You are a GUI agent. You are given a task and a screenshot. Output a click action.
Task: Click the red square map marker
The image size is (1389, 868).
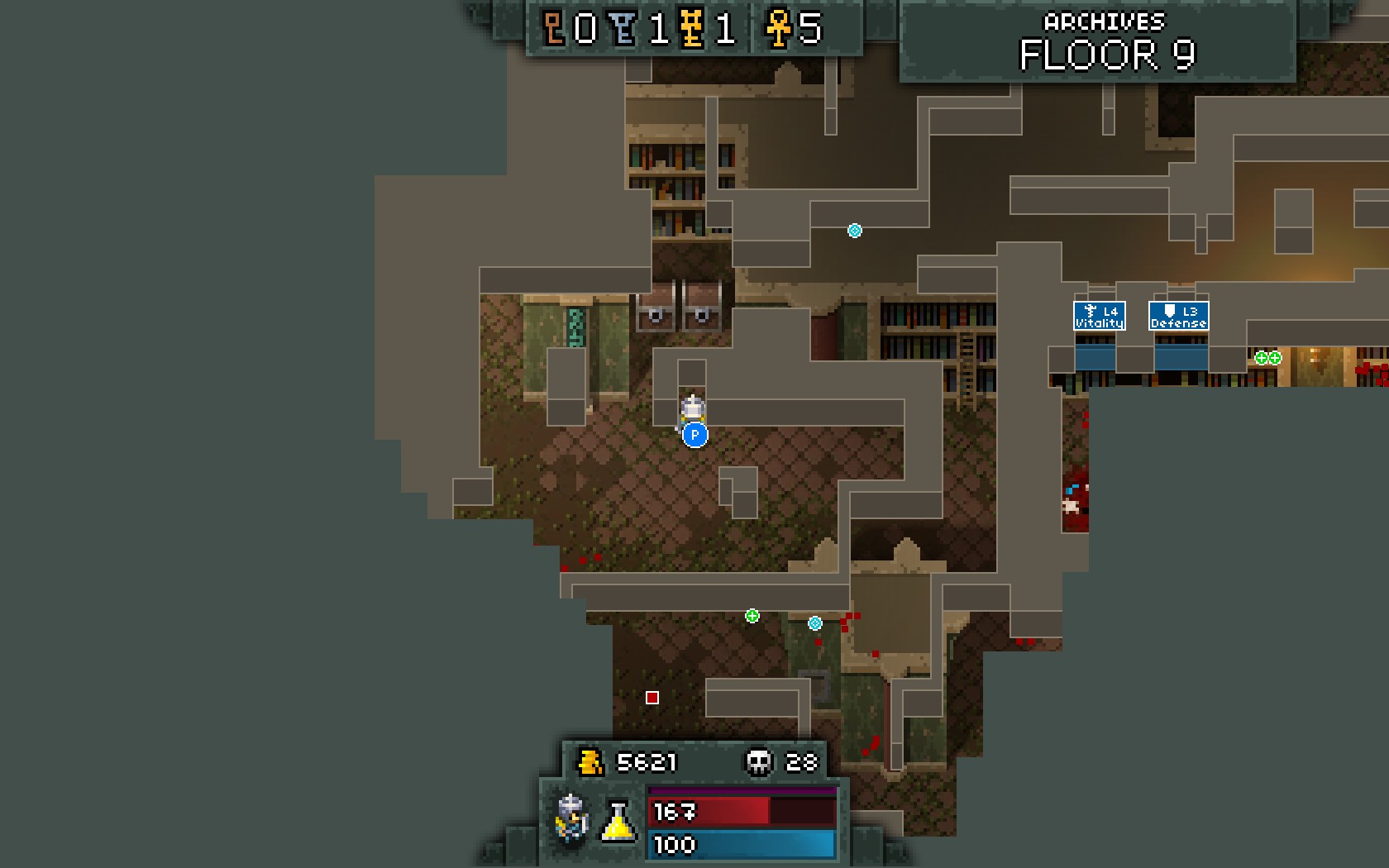(x=652, y=698)
